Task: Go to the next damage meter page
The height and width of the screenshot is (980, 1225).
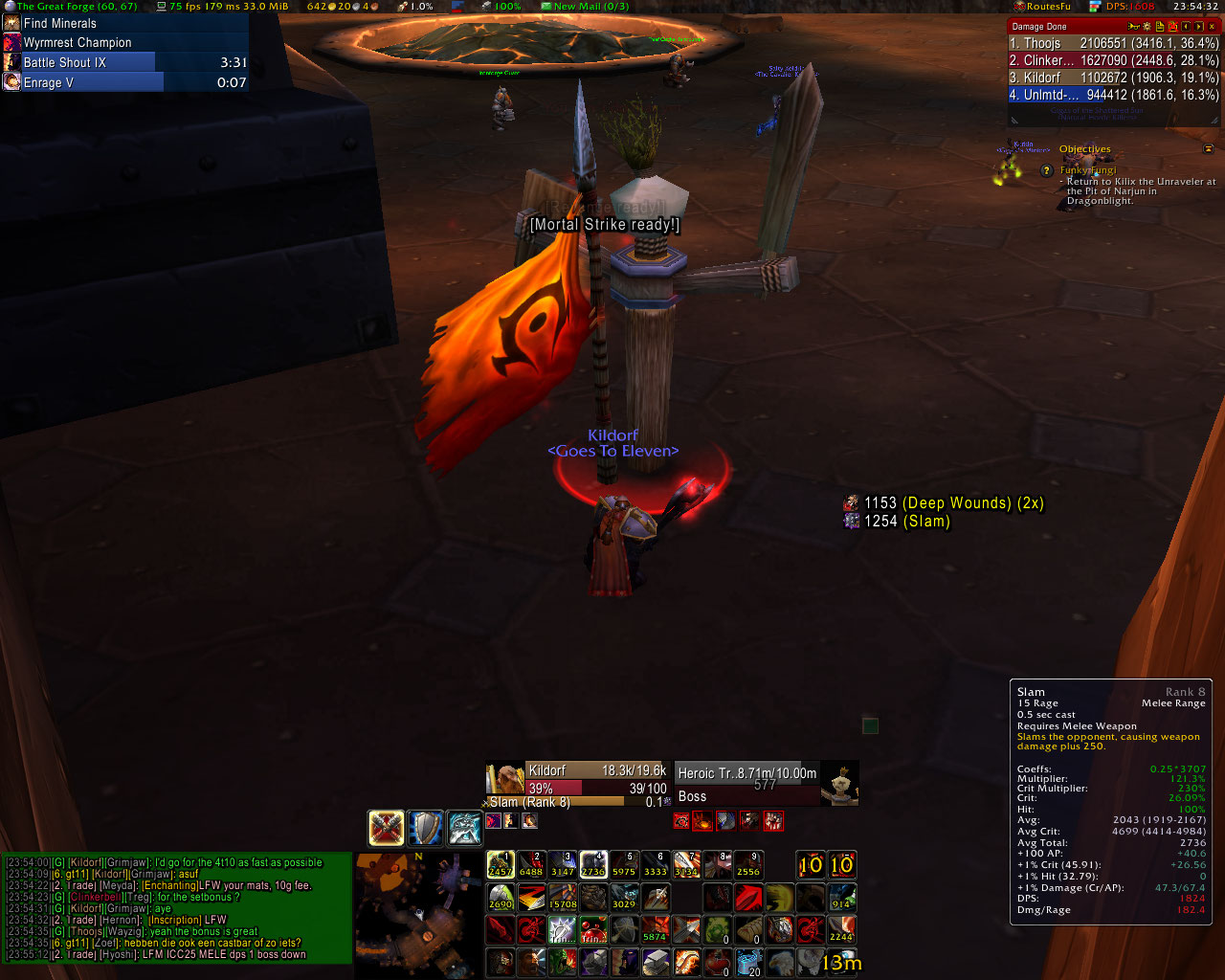Action: click(x=1199, y=27)
